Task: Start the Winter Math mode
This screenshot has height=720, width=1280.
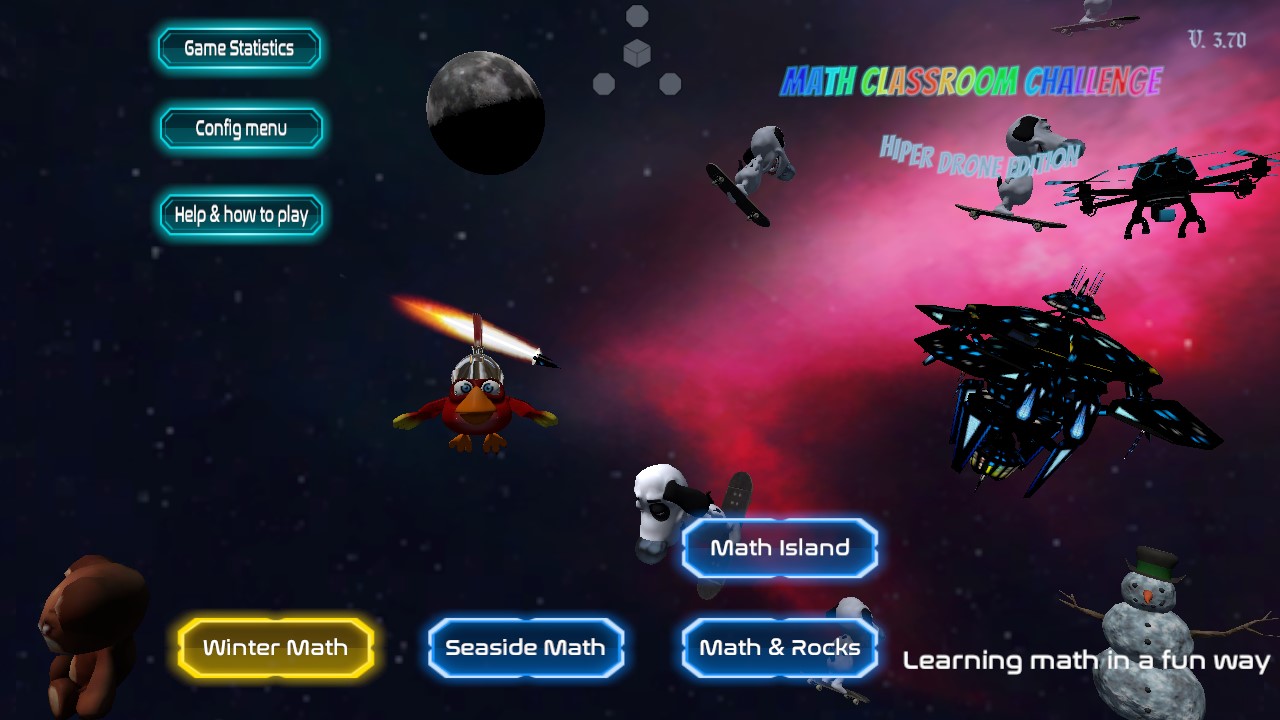Action: [275, 647]
